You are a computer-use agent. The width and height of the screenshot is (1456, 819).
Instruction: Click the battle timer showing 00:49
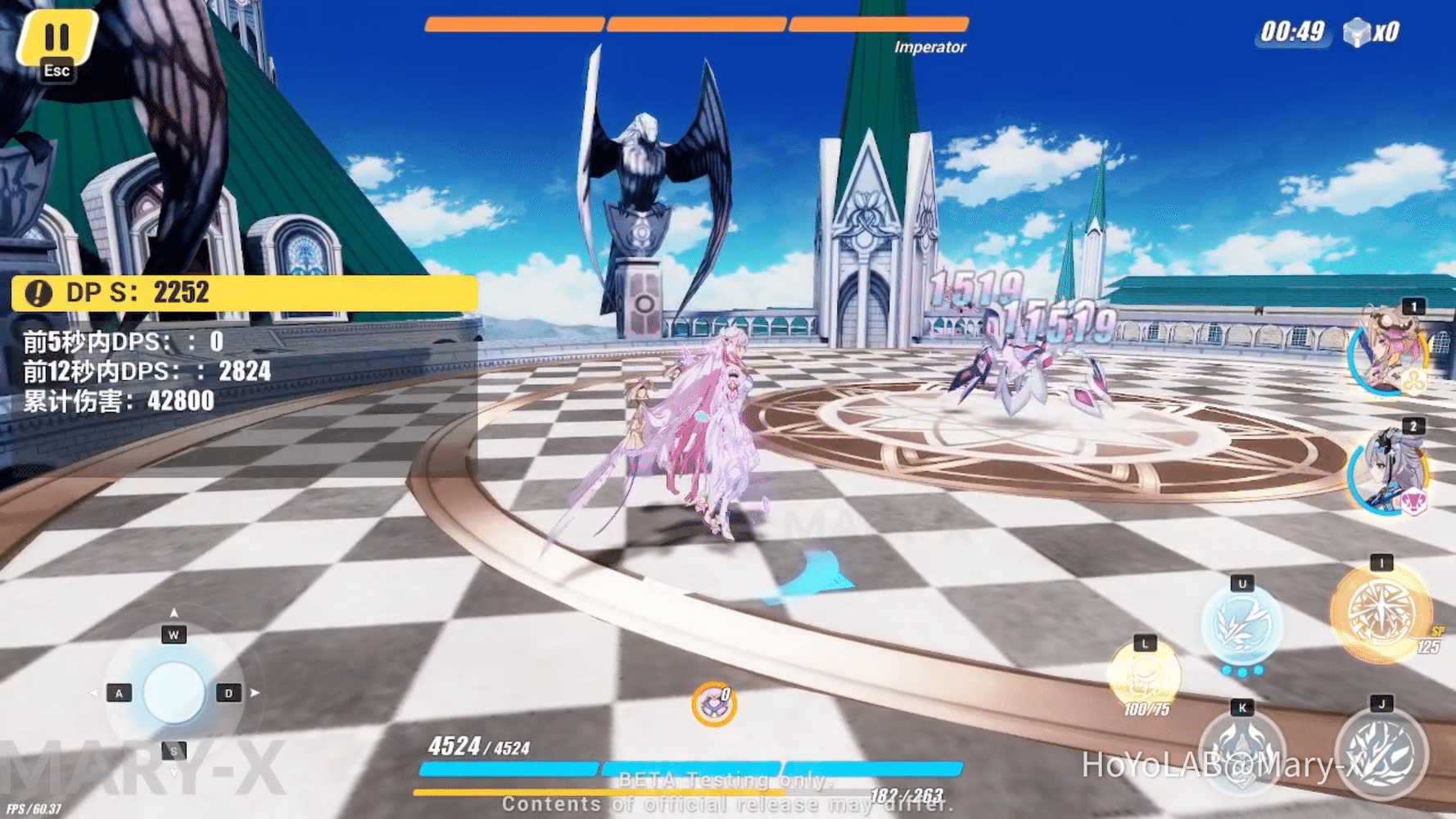click(1292, 30)
